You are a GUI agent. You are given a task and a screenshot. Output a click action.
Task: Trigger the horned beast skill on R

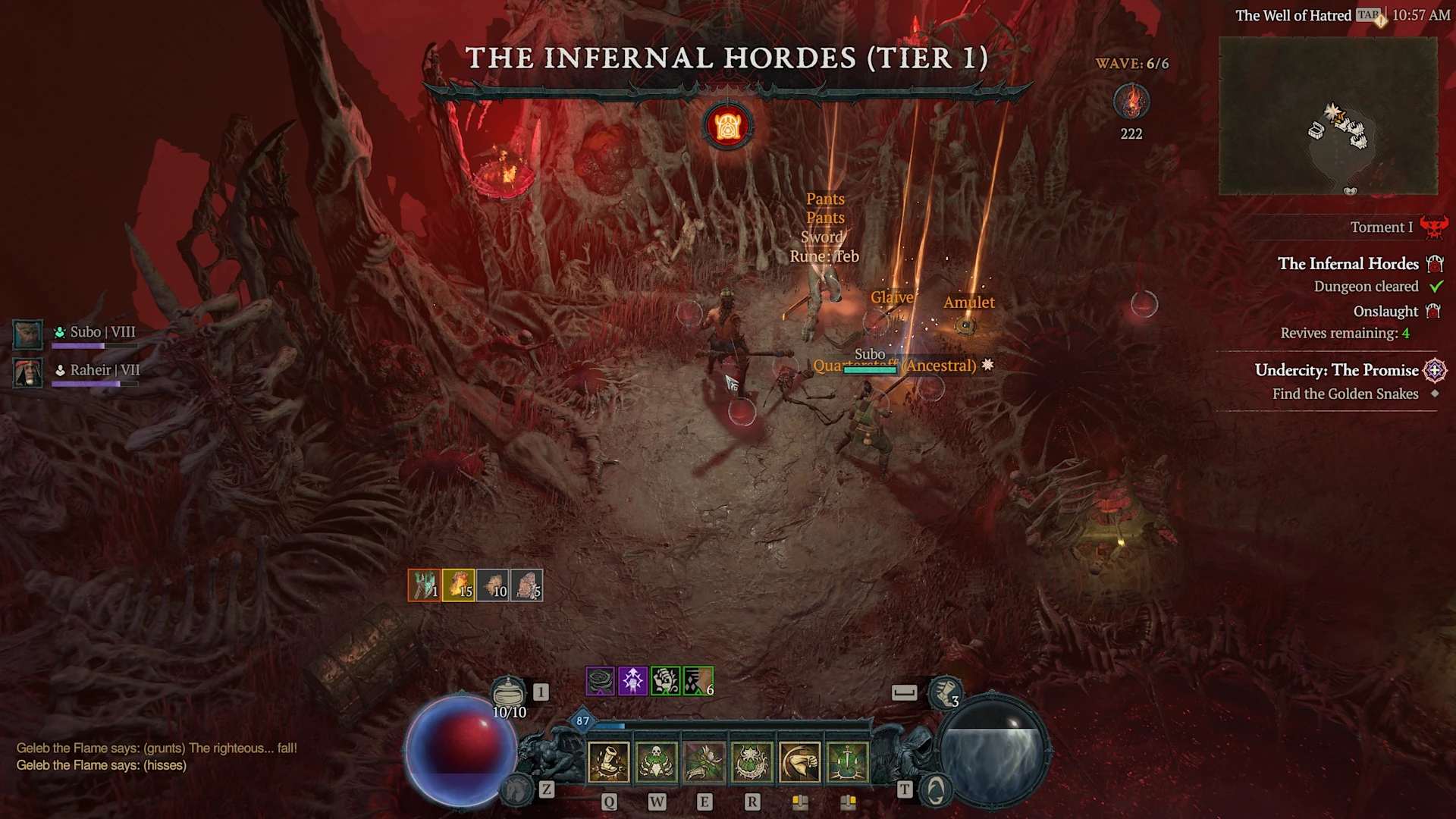click(x=752, y=761)
